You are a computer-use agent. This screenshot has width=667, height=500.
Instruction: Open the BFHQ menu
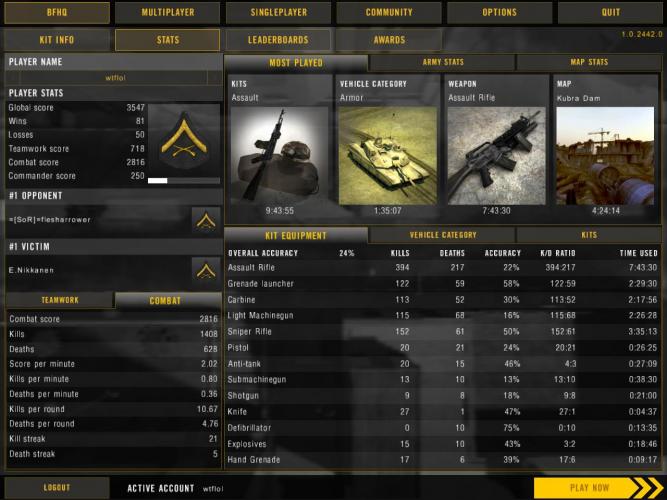pos(56,12)
